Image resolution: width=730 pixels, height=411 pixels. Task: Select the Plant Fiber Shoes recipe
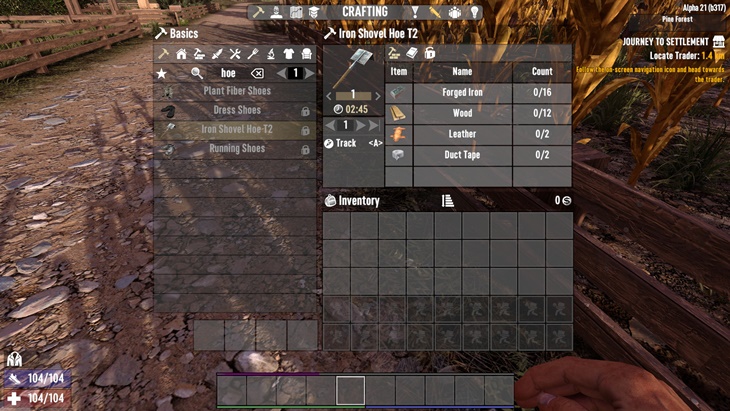point(236,91)
